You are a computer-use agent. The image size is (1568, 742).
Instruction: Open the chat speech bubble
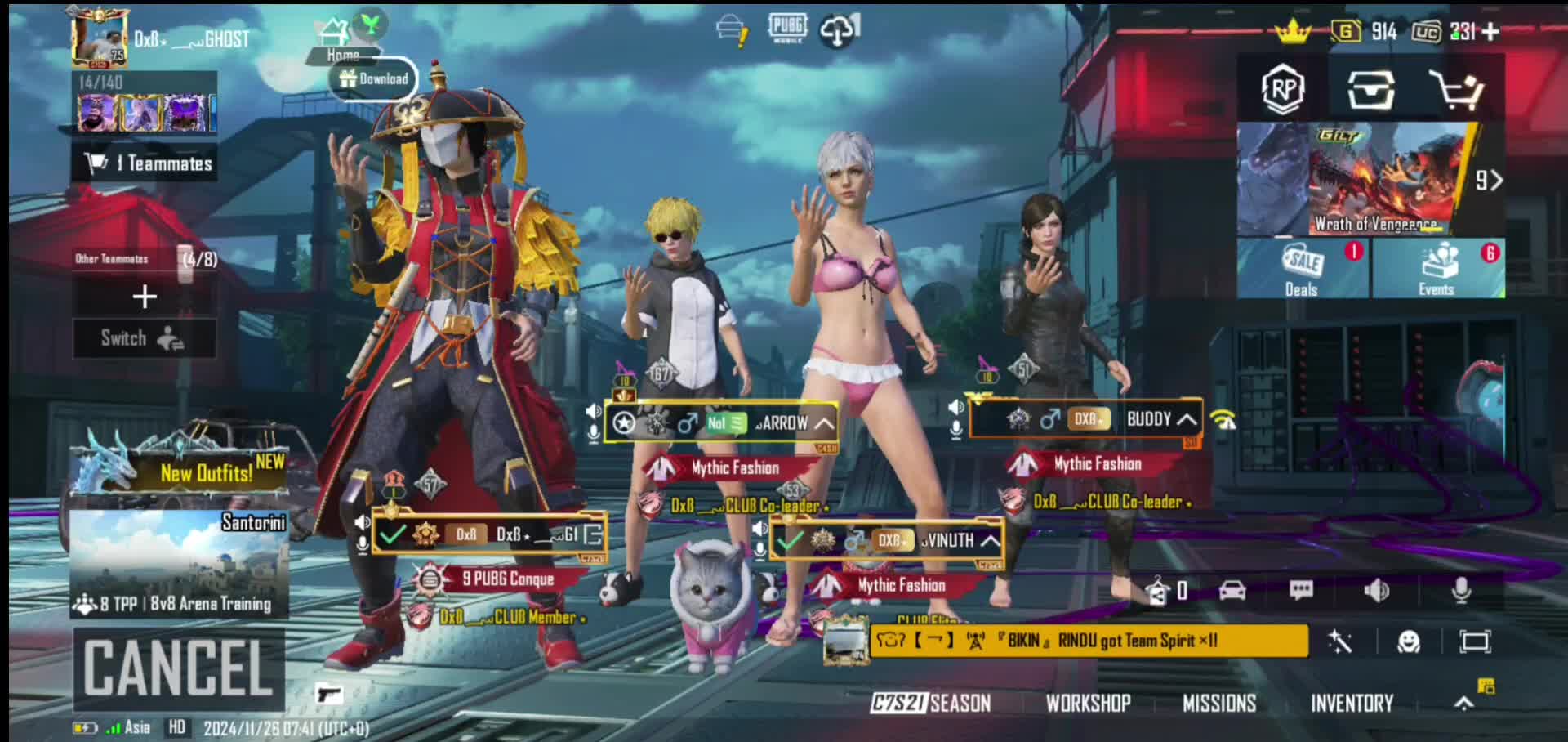(1301, 590)
